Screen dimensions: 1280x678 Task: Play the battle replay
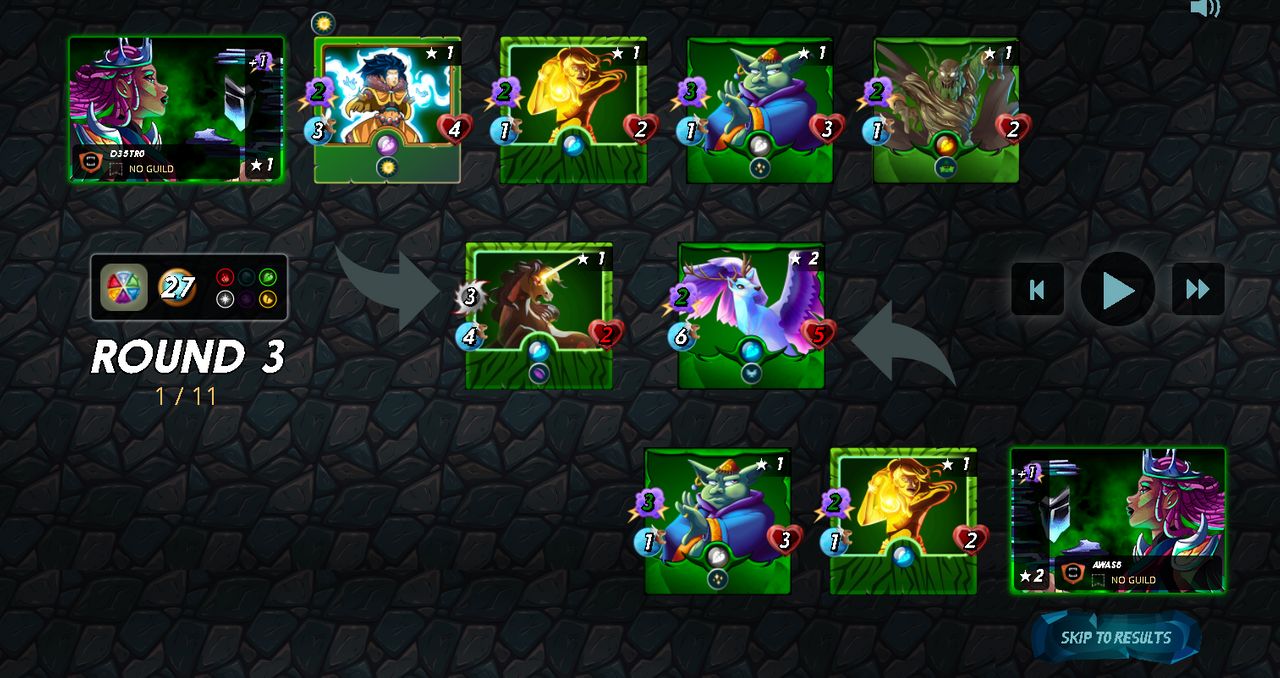tap(1117, 290)
